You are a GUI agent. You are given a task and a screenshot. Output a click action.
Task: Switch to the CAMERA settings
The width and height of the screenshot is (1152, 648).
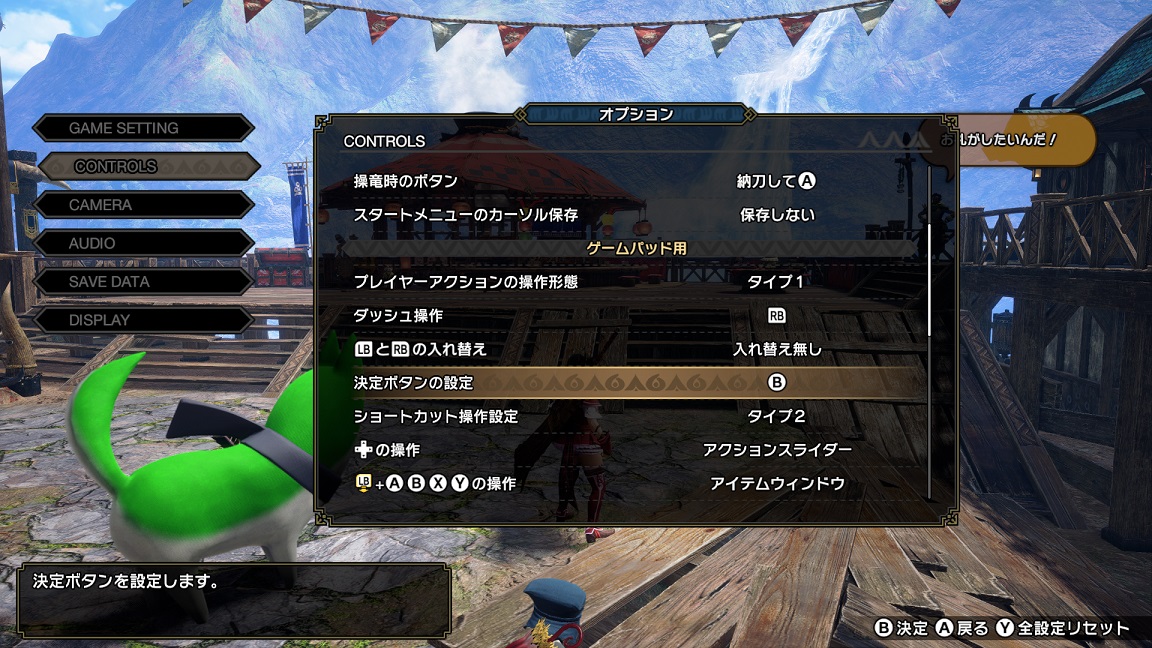click(143, 205)
